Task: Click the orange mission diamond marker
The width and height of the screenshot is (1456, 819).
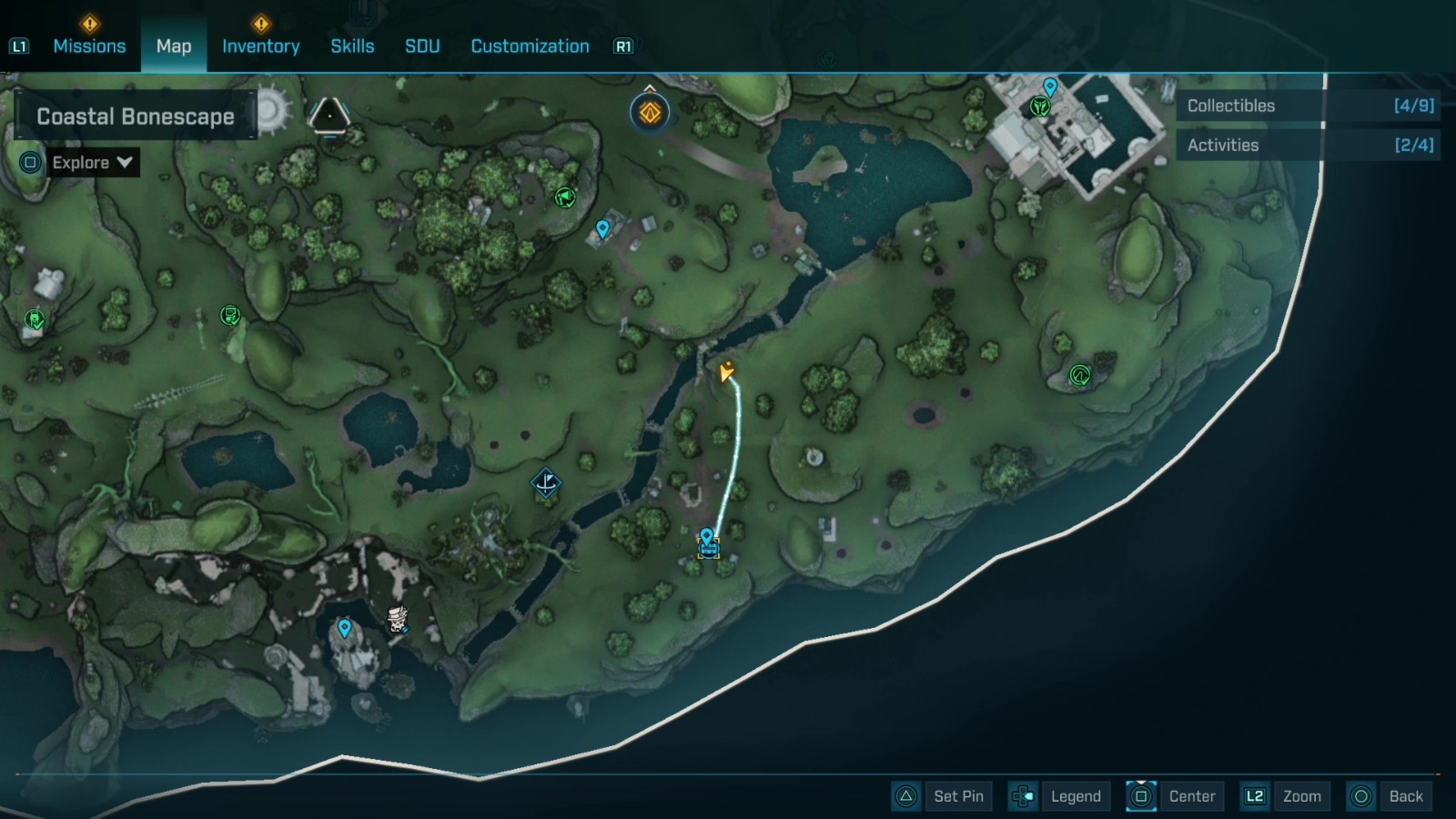Action: (x=650, y=113)
